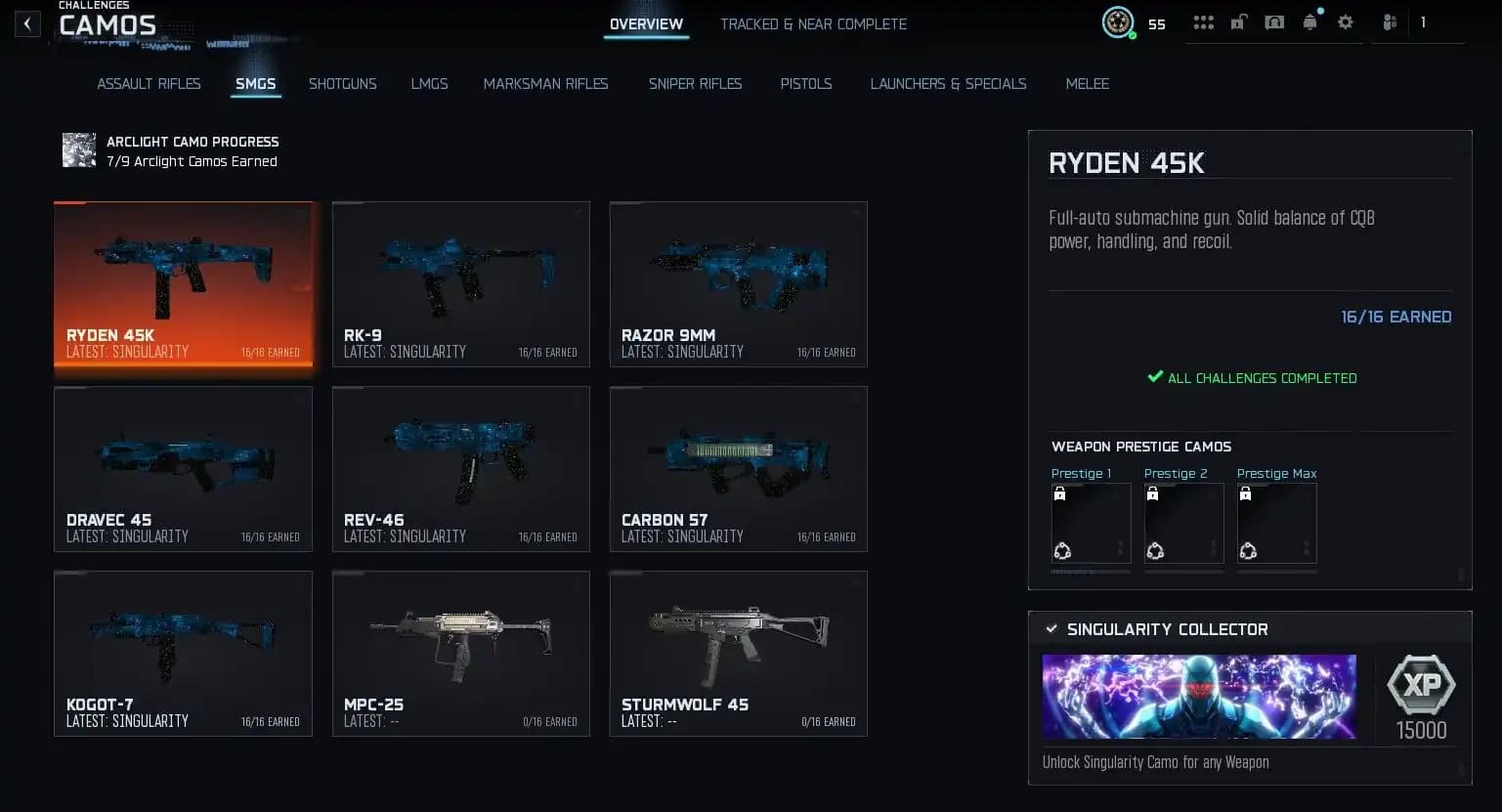Select the Carbon 57 weapon tile
The height and width of the screenshot is (812, 1502).
pyautogui.click(x=738, y=469)
